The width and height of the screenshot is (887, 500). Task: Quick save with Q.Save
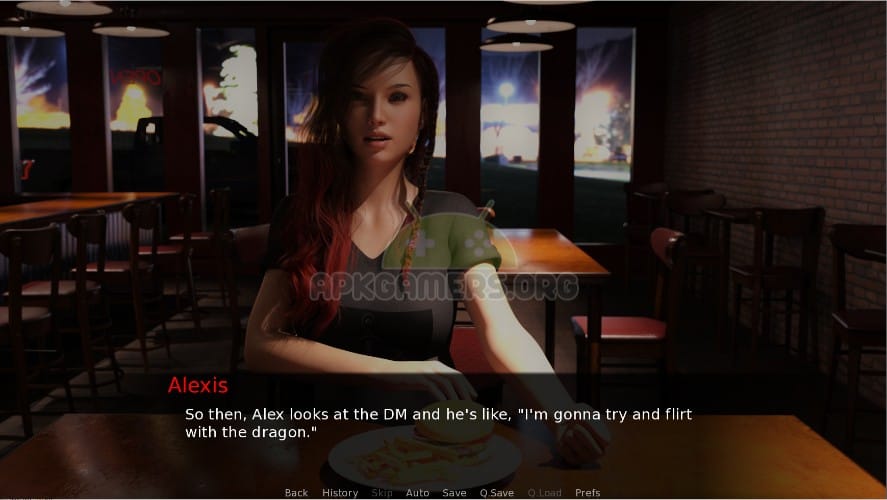pyautogui.click(x=497, y=493)
